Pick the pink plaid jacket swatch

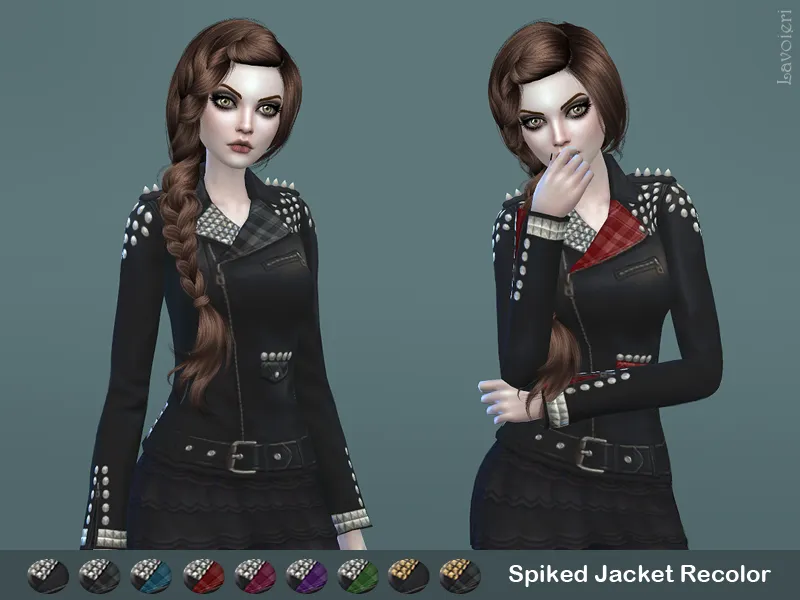[x=254, y=575]
